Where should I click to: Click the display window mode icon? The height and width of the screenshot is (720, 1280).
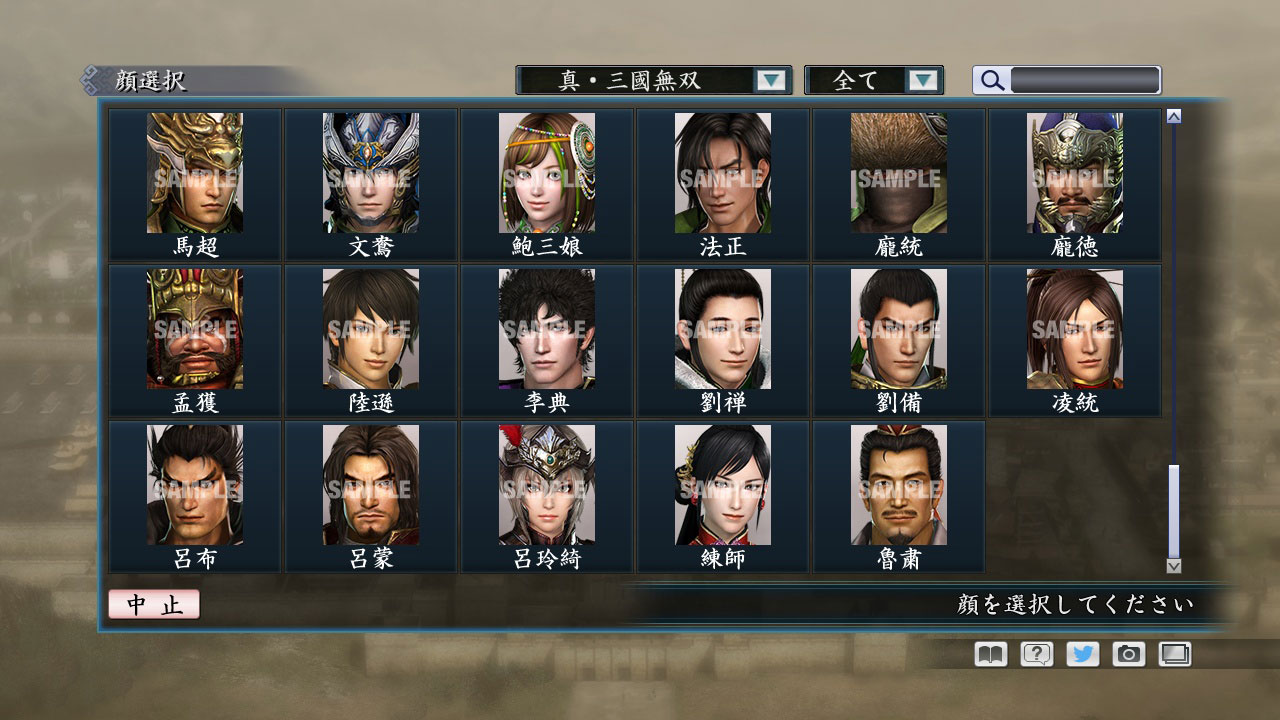click(x=1175, y=654)
